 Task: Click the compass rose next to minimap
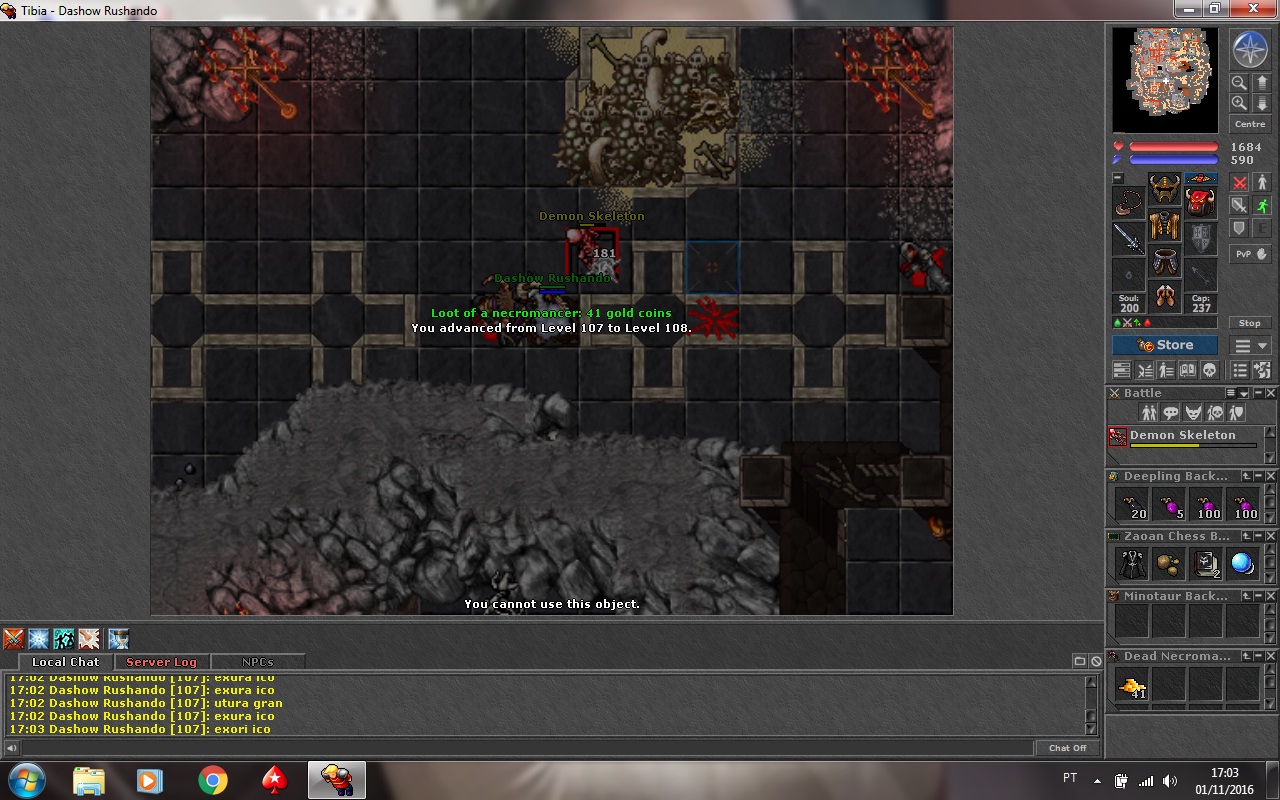point(1249,49)
